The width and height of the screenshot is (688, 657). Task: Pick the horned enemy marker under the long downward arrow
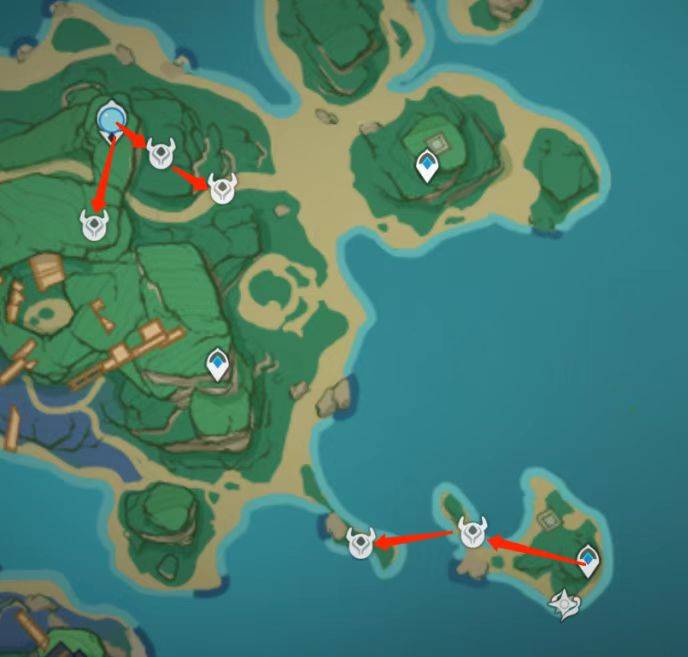94,224
